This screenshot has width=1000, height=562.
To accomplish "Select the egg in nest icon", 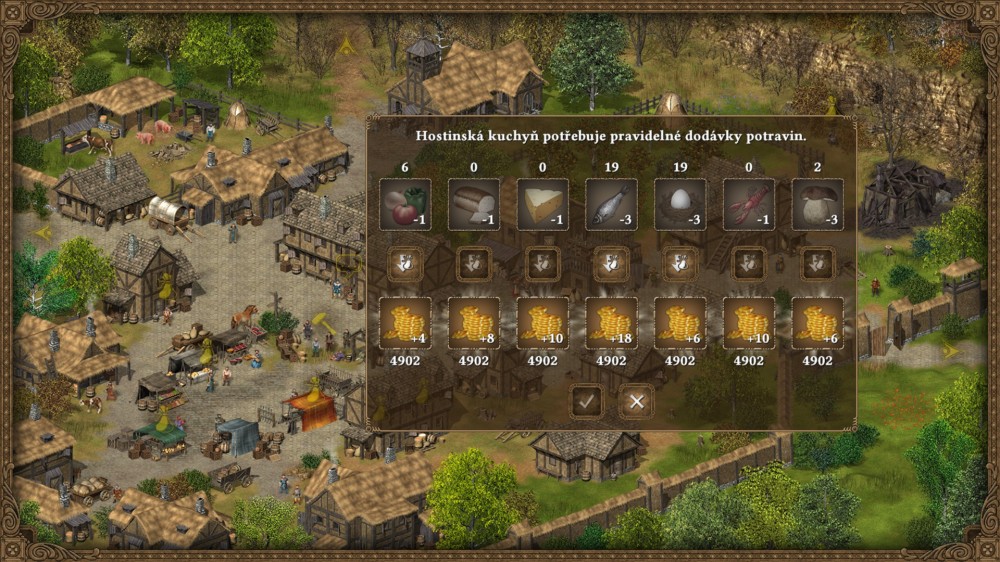I will pos(680,205).
